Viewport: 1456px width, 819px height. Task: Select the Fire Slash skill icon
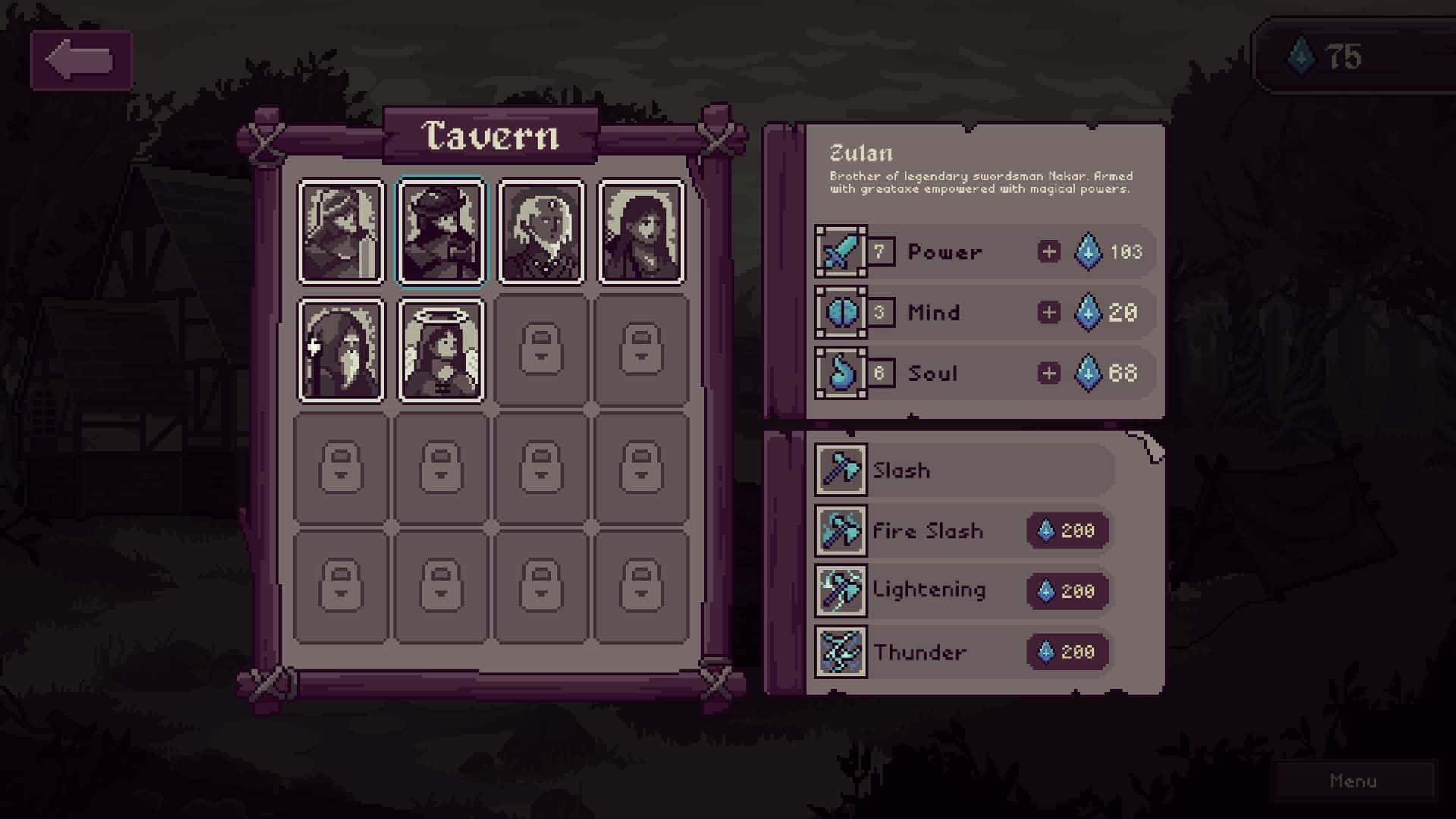click(842, 531)
